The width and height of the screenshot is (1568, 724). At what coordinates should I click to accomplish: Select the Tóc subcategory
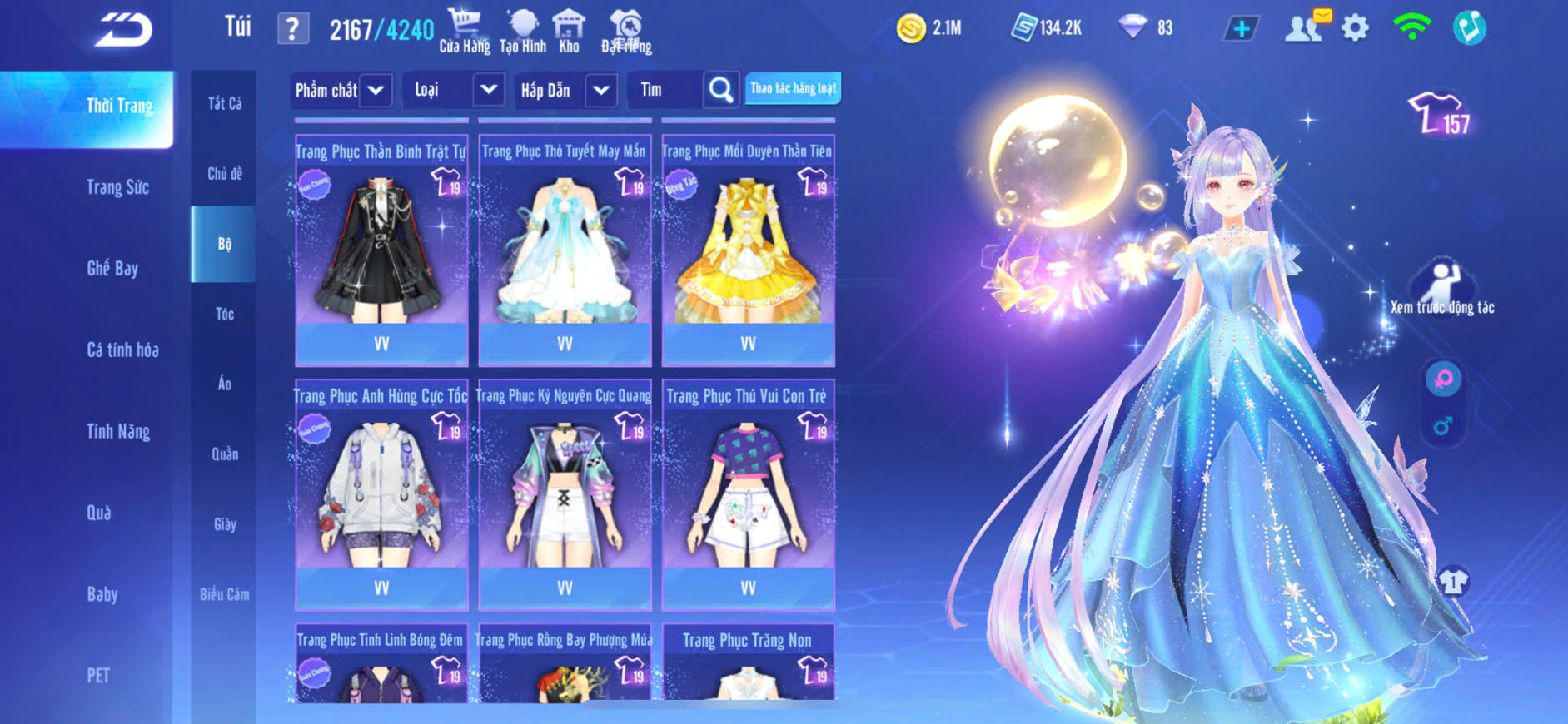(x=224, y=314)
